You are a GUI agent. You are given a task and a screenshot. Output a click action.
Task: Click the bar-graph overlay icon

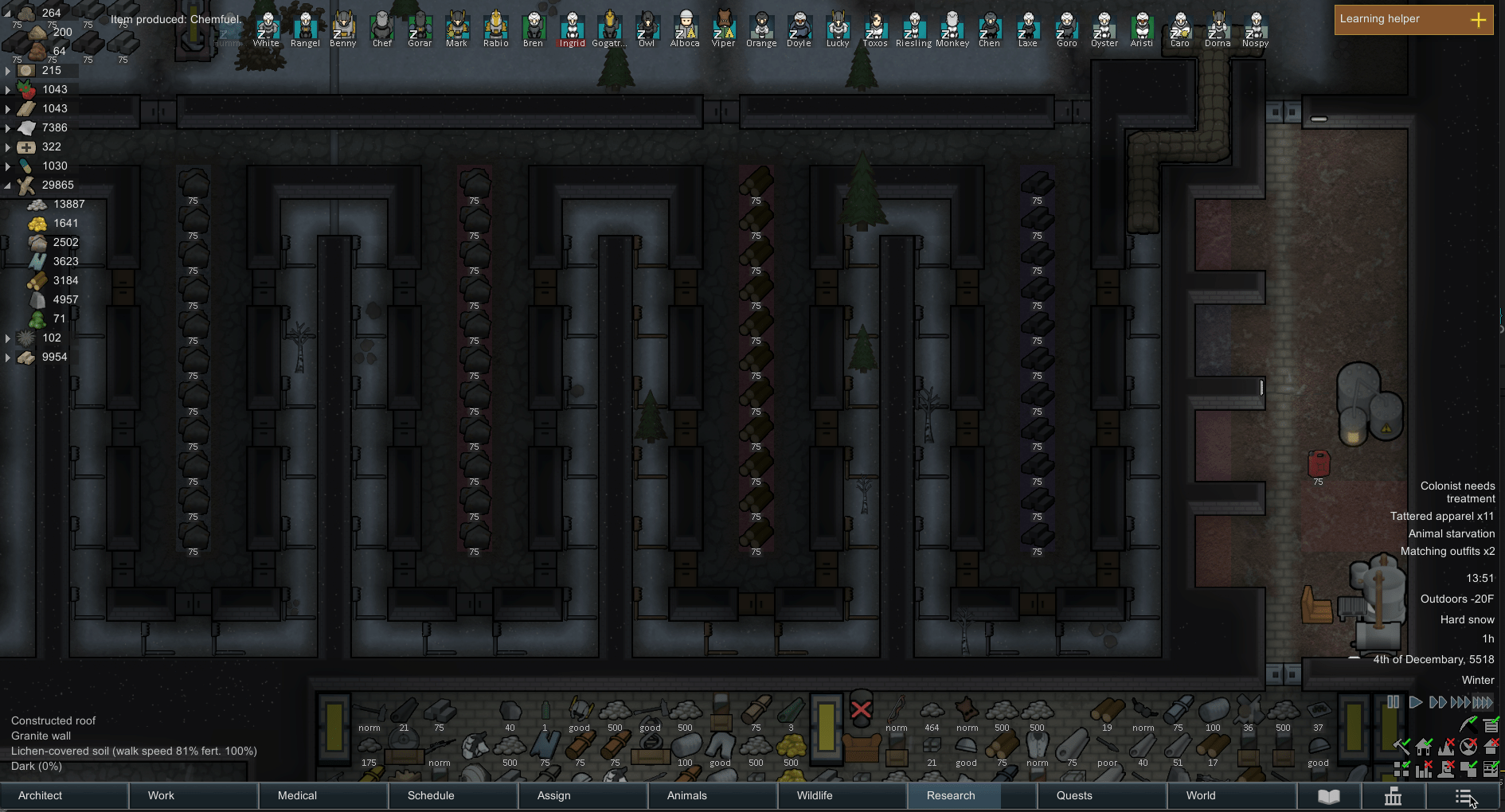(1424, 769)
